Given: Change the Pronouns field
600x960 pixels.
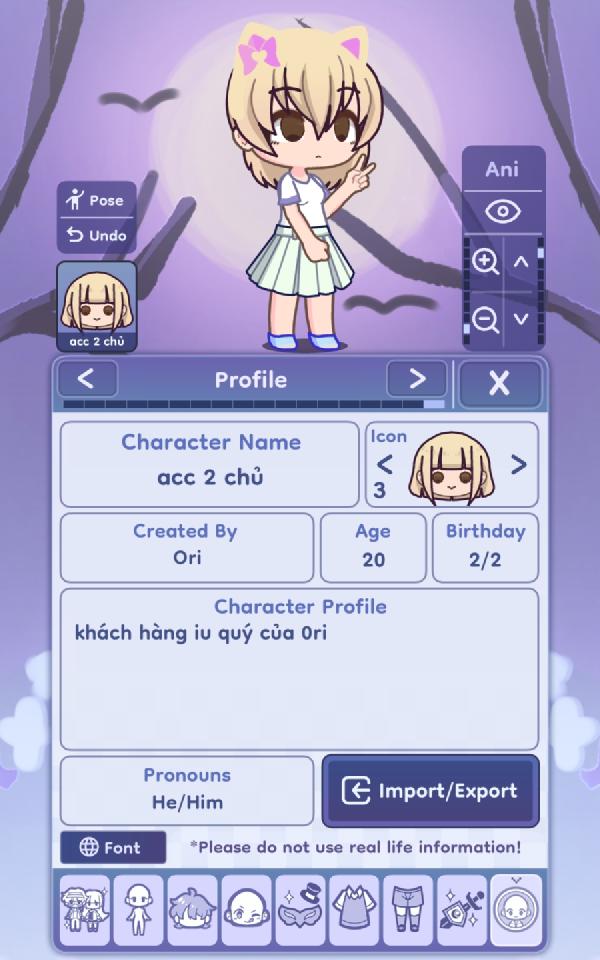Looking at the screenshot, I should [x=187, y=790].
